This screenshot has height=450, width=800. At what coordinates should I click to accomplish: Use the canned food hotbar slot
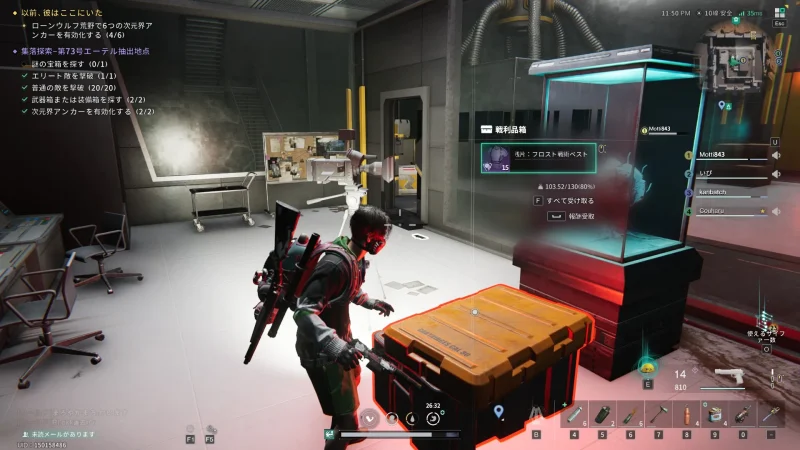point(715,415)
